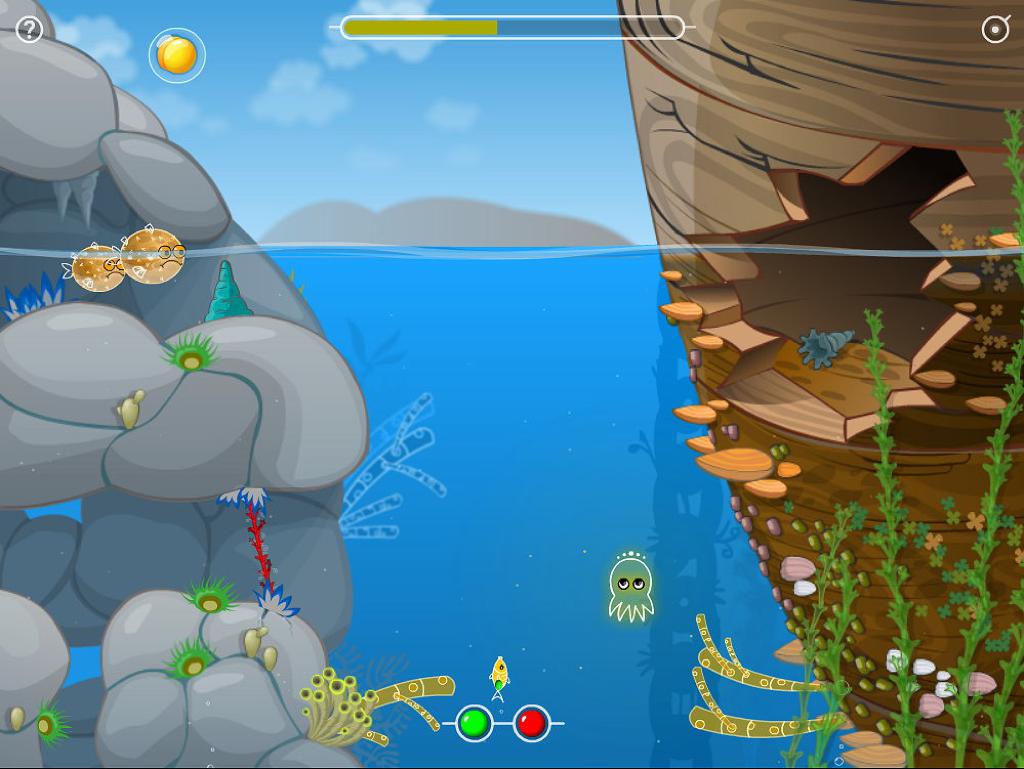Select the green circle button
The width and height of the screenshot is (1024, 769).
tap(475, 723)
